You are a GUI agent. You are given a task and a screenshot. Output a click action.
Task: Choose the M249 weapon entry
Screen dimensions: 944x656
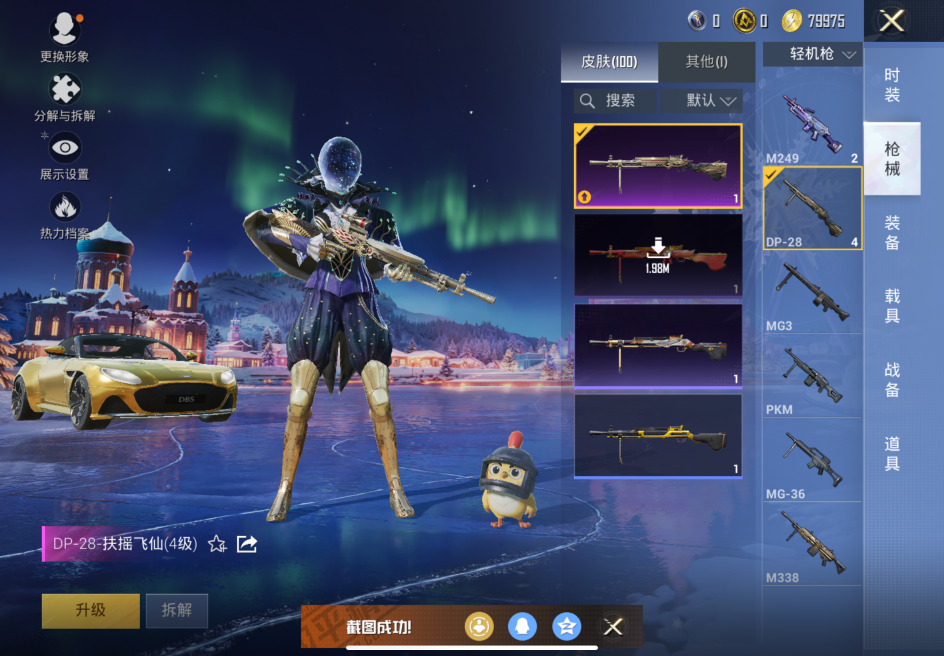812,127
